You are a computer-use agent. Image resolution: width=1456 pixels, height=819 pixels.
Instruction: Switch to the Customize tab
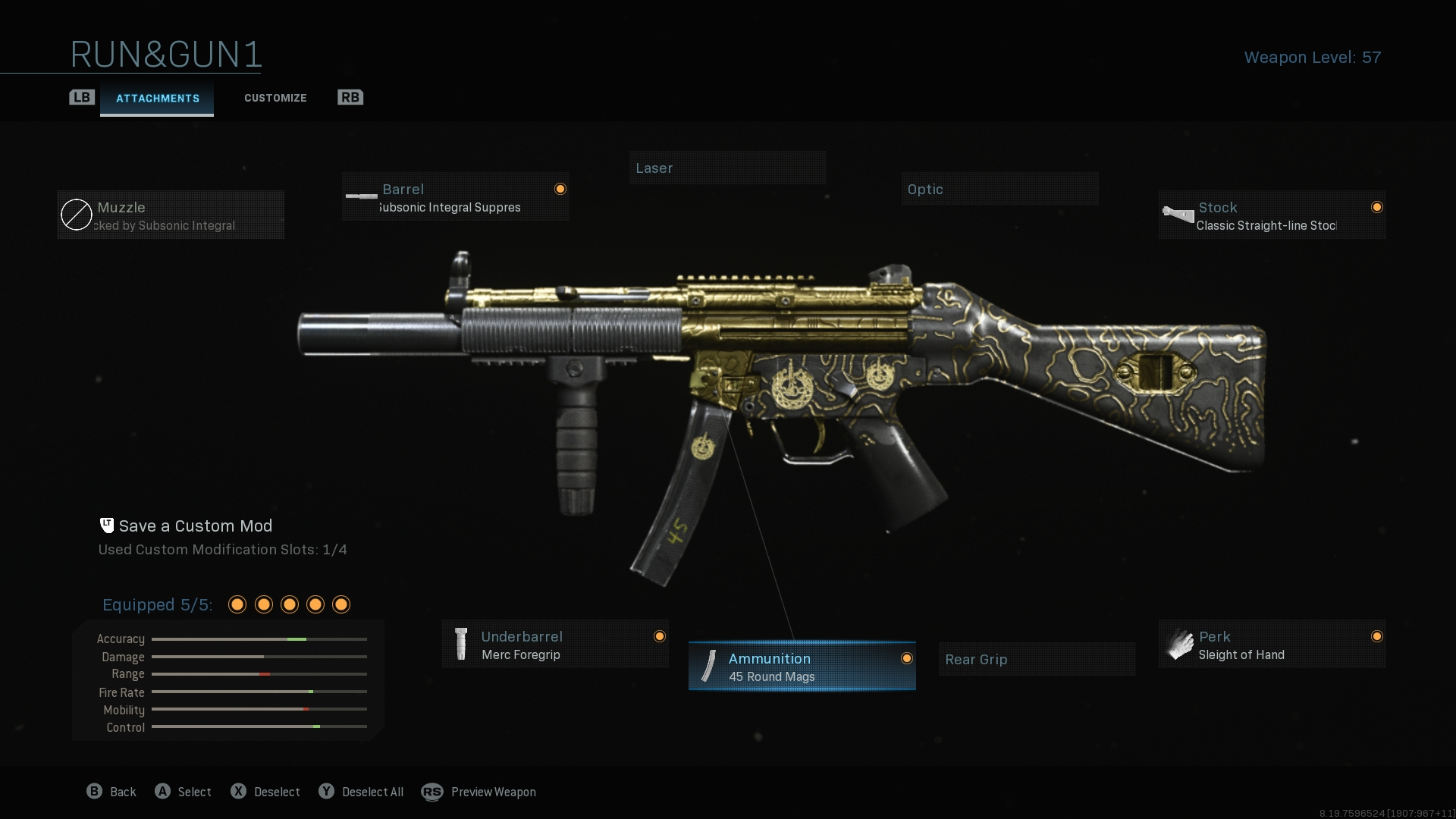pyautogui.click(x=275, y=98)
